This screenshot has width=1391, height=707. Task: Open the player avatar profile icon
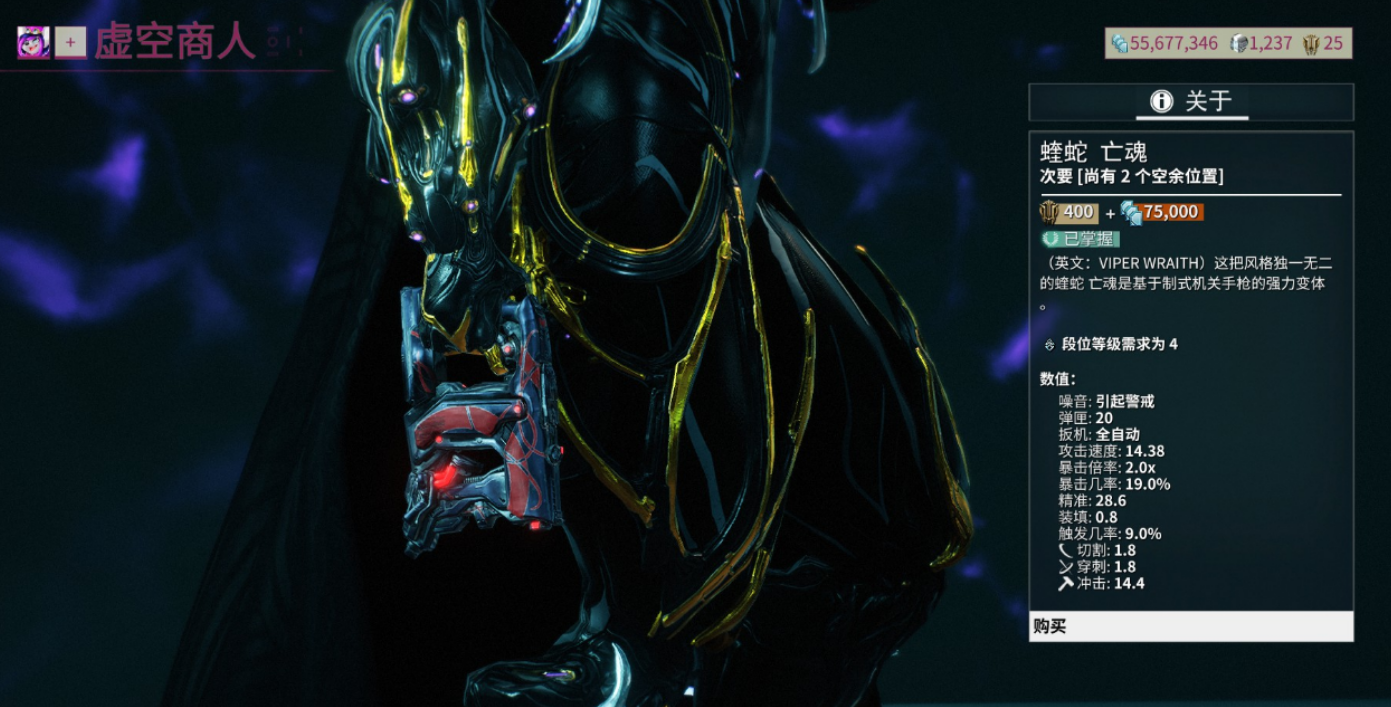coord(34,42)
